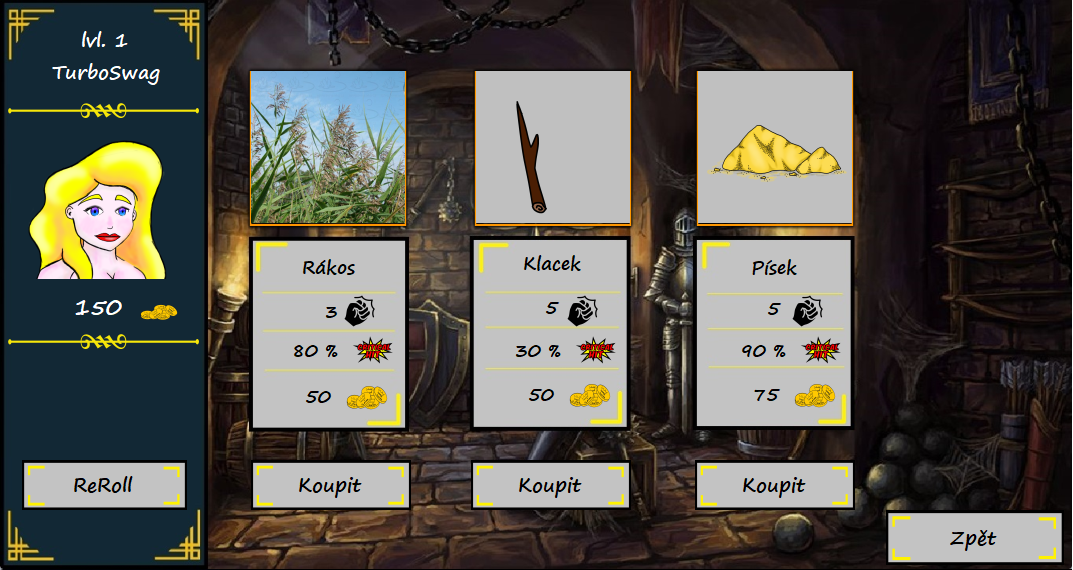This screenshot has height=570, width=1073.
Task: Buy the Rákos item with Koupit
Action: coord(330,485)
